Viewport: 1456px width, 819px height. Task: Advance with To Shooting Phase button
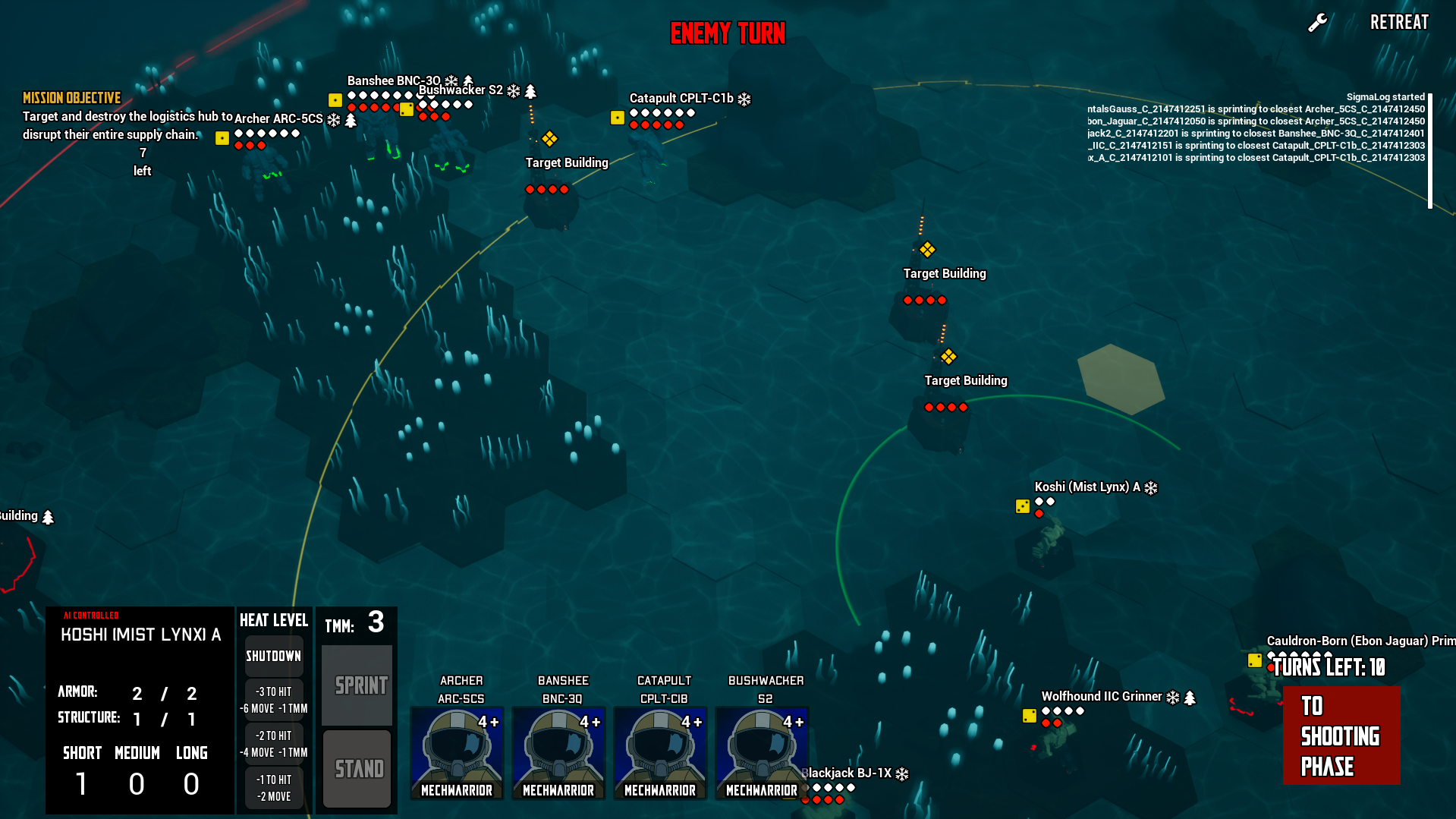coord(1341,735)
